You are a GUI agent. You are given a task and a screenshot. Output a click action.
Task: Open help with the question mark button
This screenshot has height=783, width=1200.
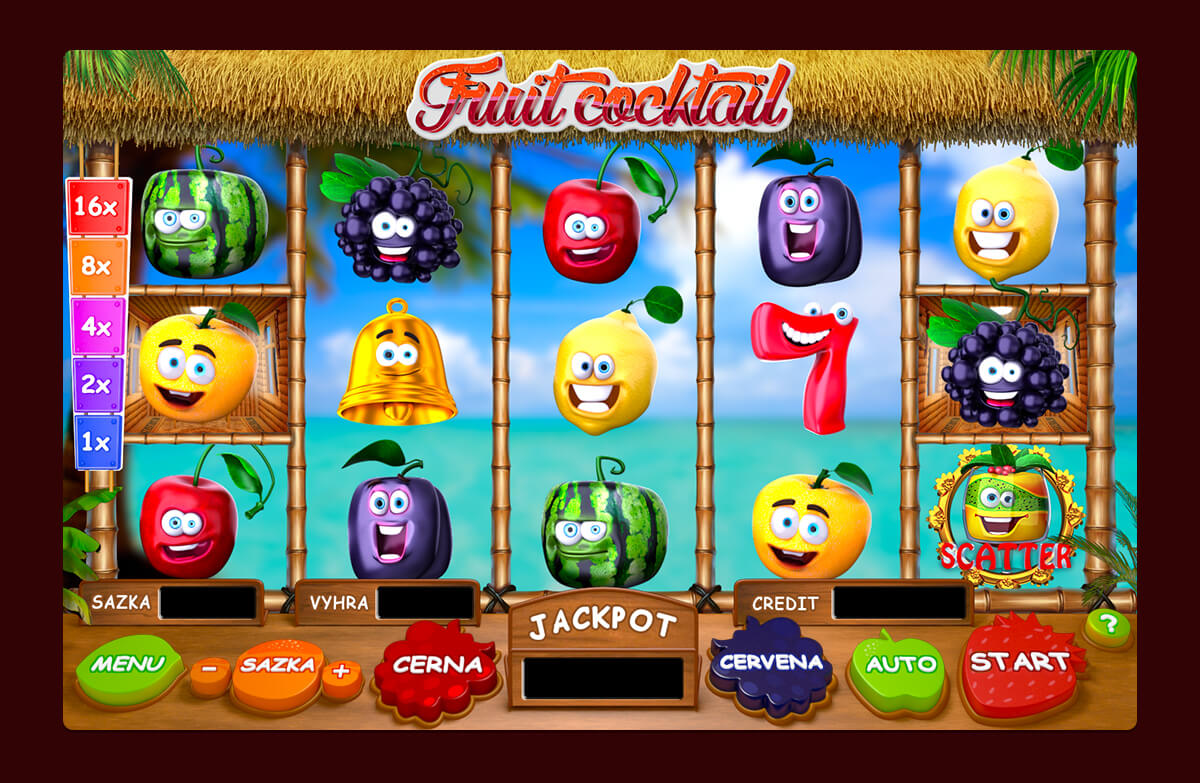tap(1107, 626)
